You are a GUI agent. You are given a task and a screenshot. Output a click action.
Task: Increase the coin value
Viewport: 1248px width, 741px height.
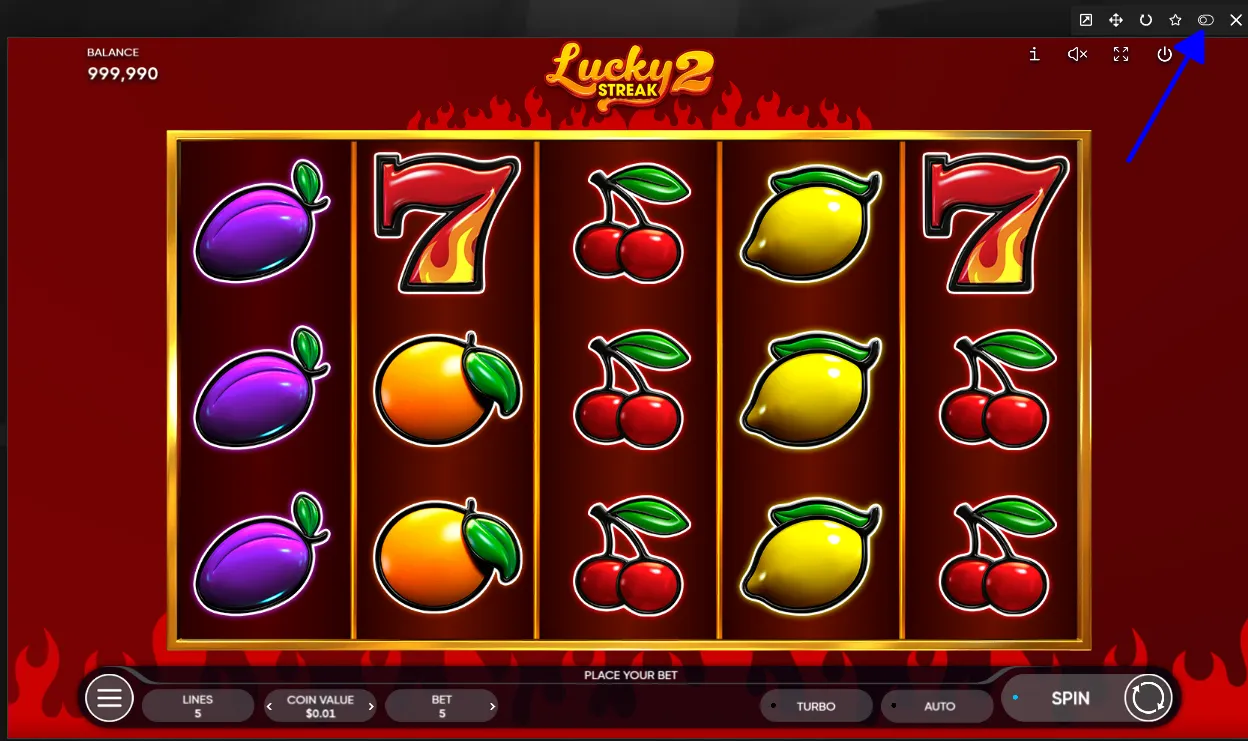coord(372,706)
